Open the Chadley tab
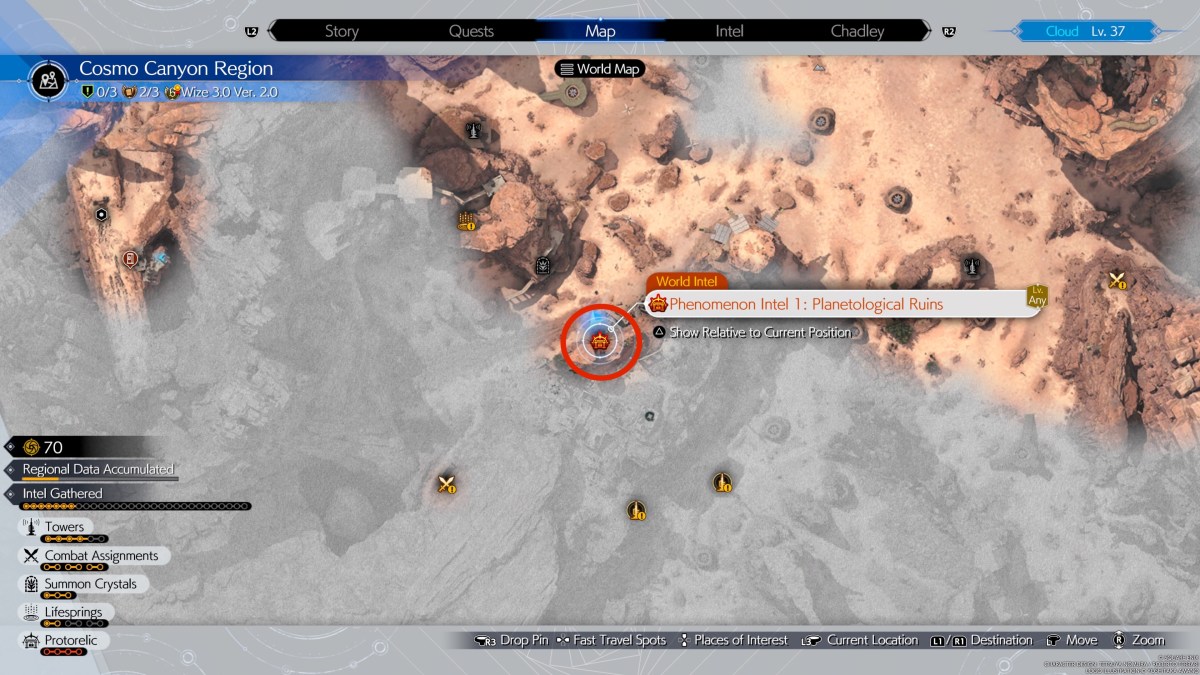Viewport: 1200px width, 675px height. click(857, 31)
